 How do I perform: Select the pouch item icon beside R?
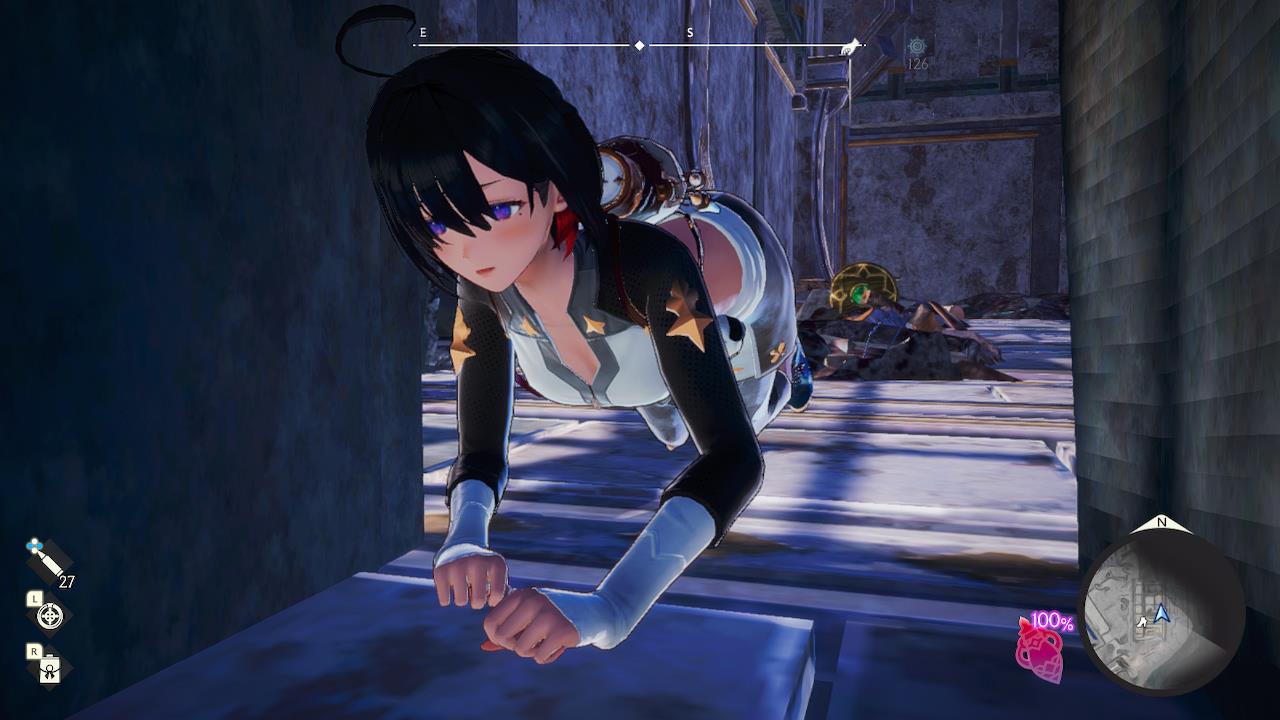51,669
